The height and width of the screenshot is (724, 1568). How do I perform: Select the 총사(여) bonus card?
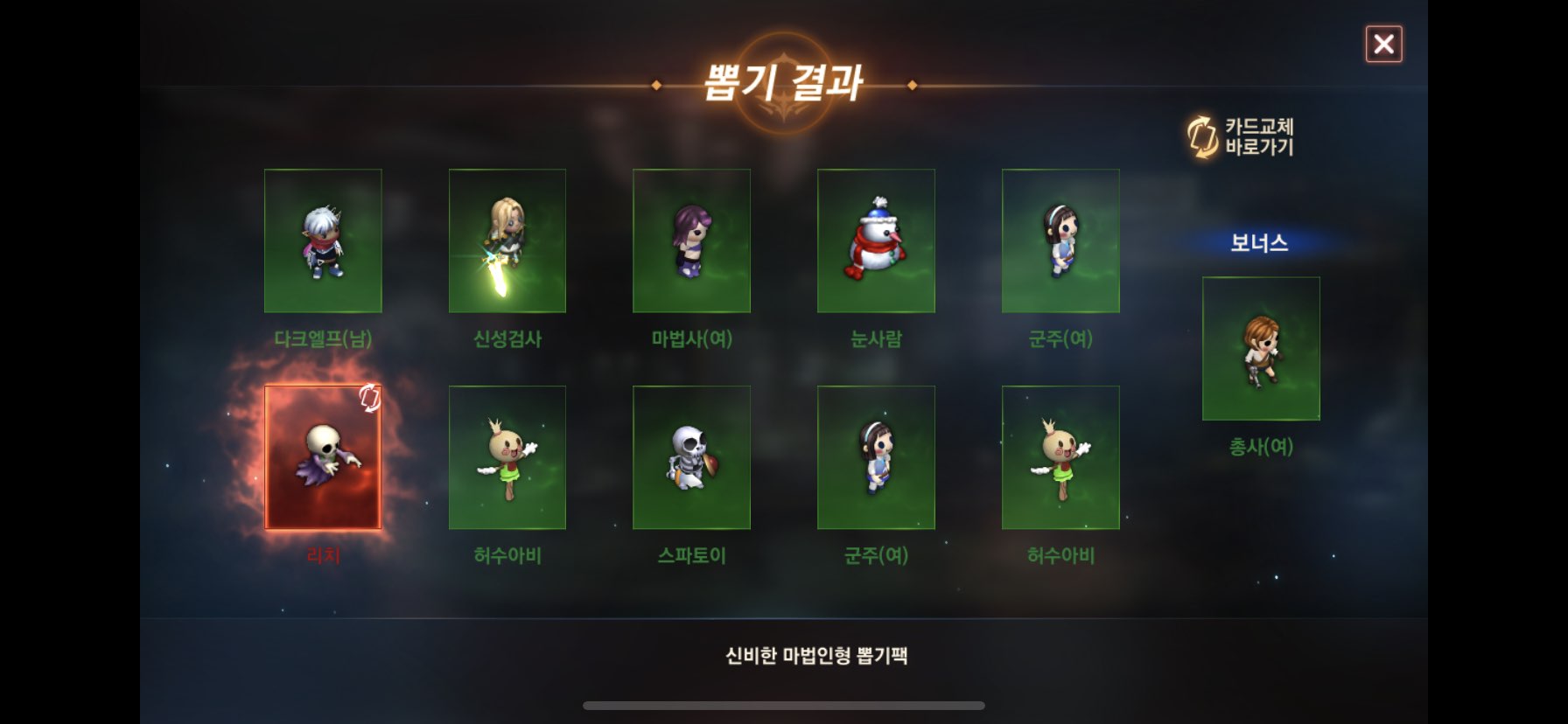click(x=1261, y=349)
